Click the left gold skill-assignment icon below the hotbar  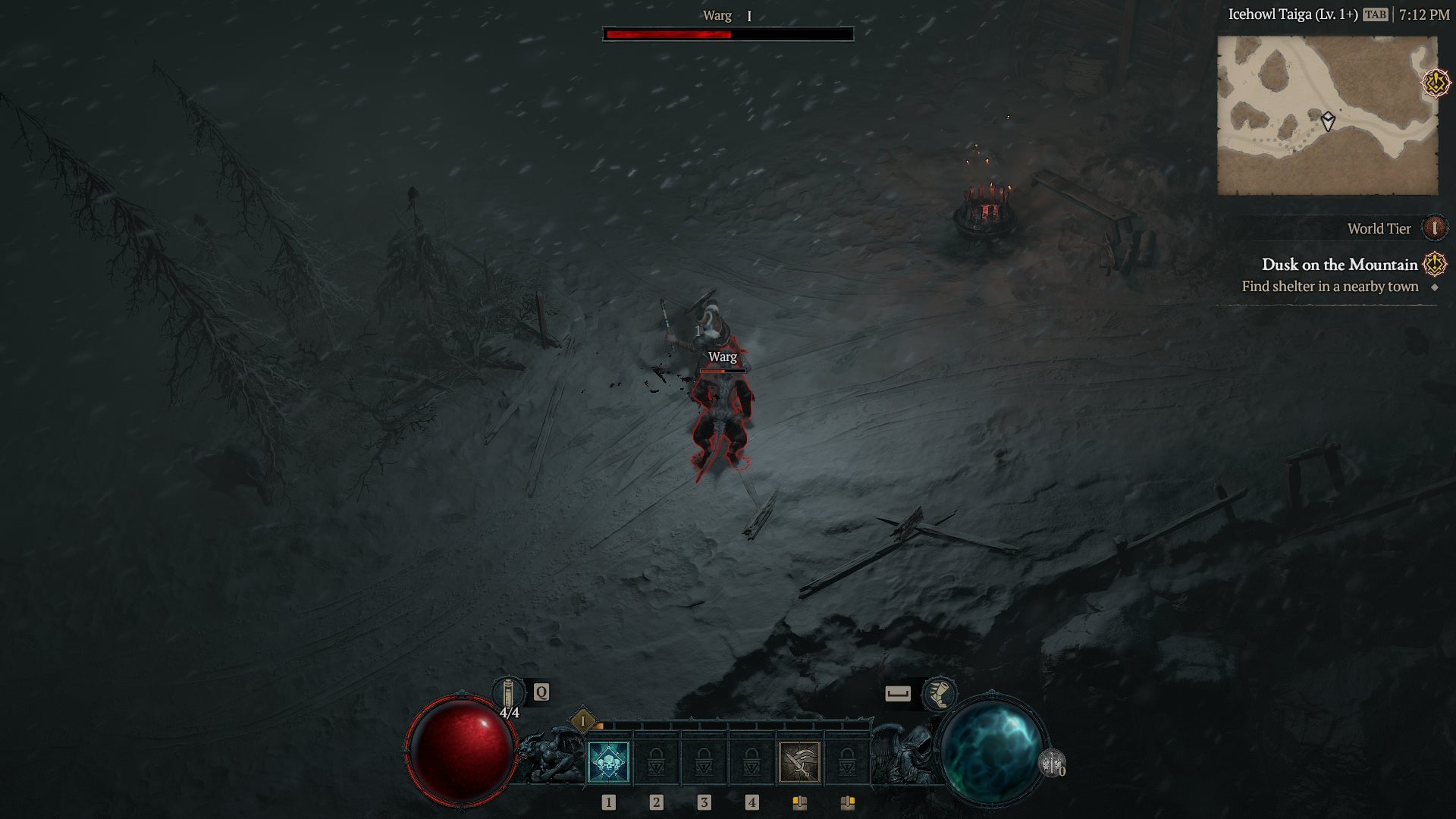click(x=800, y=803)
